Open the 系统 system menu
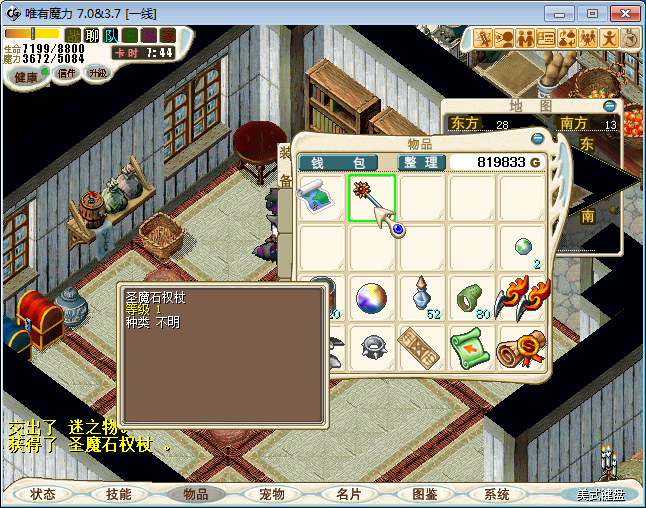646x508 pixels. 497,494
